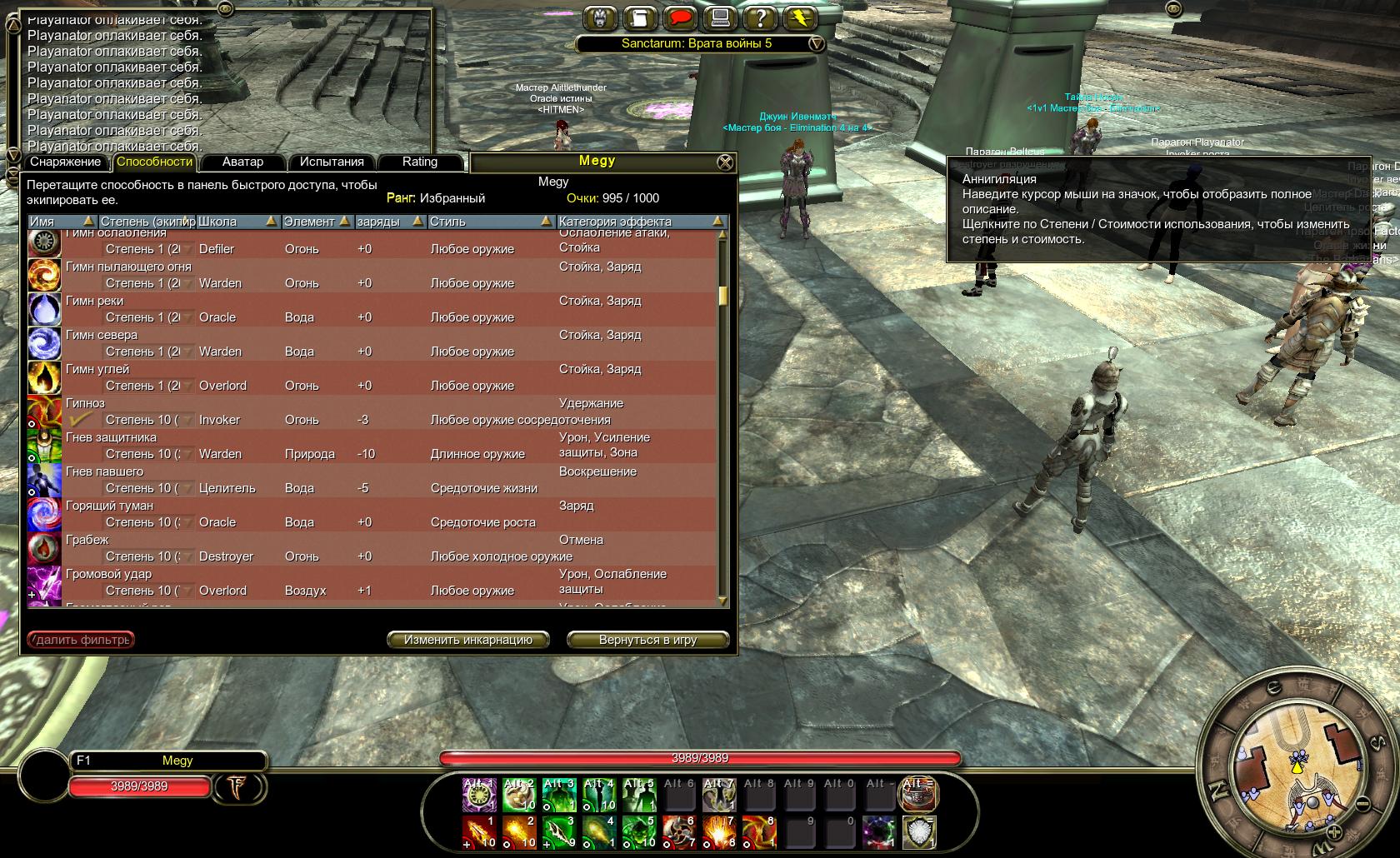Choose the Громовой удар ability icon

(44, 582)
